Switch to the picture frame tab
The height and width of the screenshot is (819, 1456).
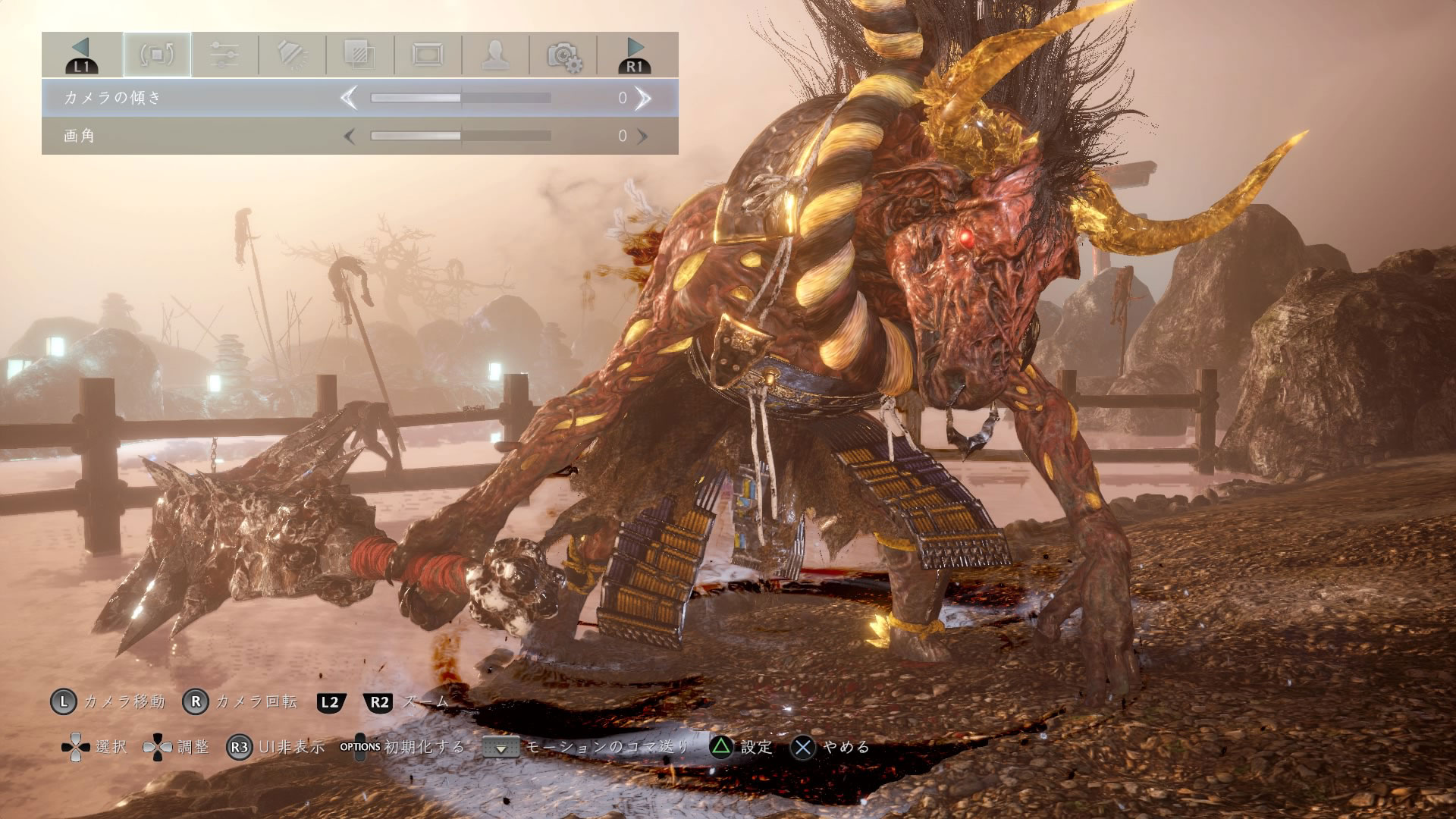tap(428, 55)
